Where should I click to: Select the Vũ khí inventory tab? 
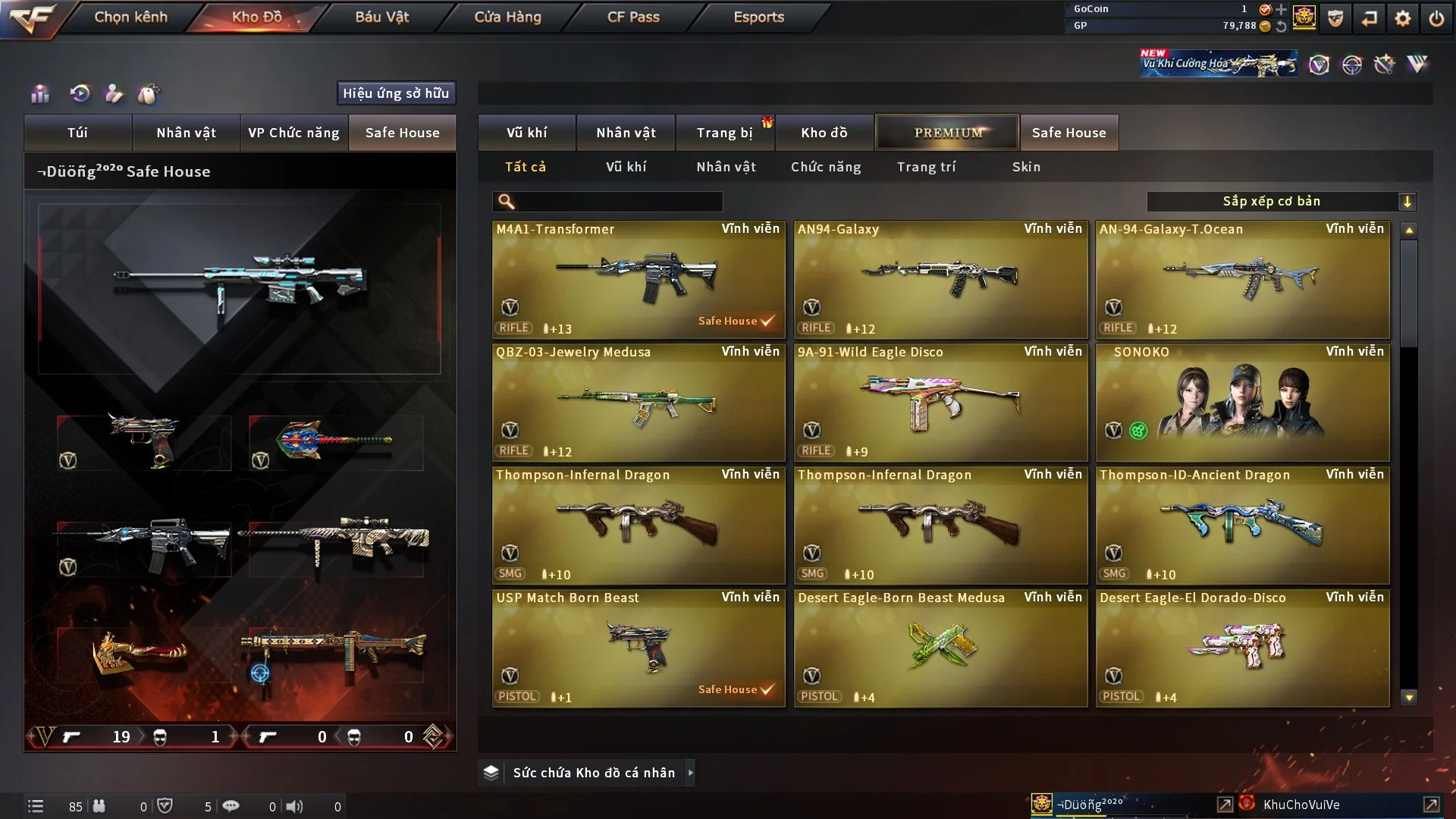coord(526,133)
